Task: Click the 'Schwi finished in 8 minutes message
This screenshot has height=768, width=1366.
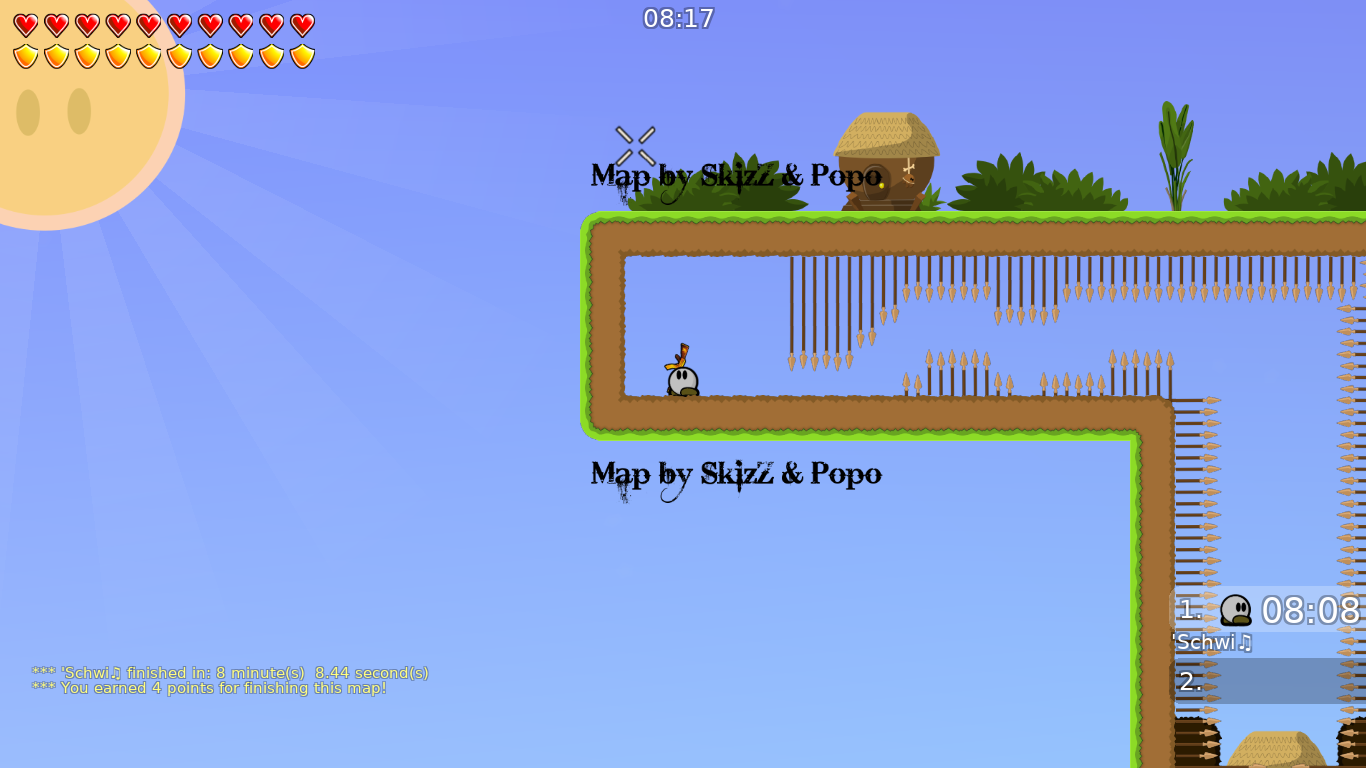Action: [x=230, y=673]
